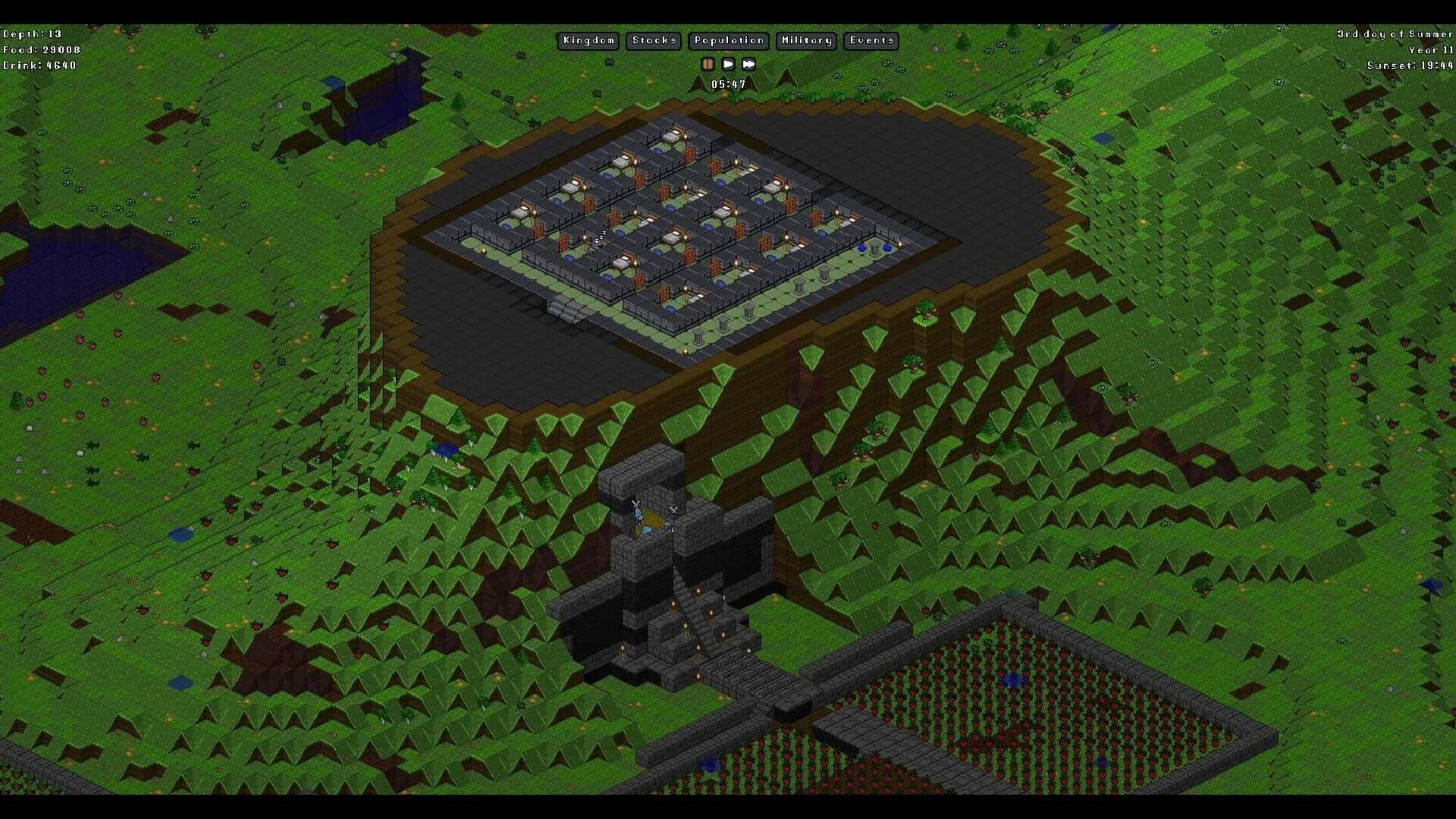The width and height of the screenshot is (1456, 819).
Task: Activate the fast-forward speed icon
Action: (x=749, y=64)
